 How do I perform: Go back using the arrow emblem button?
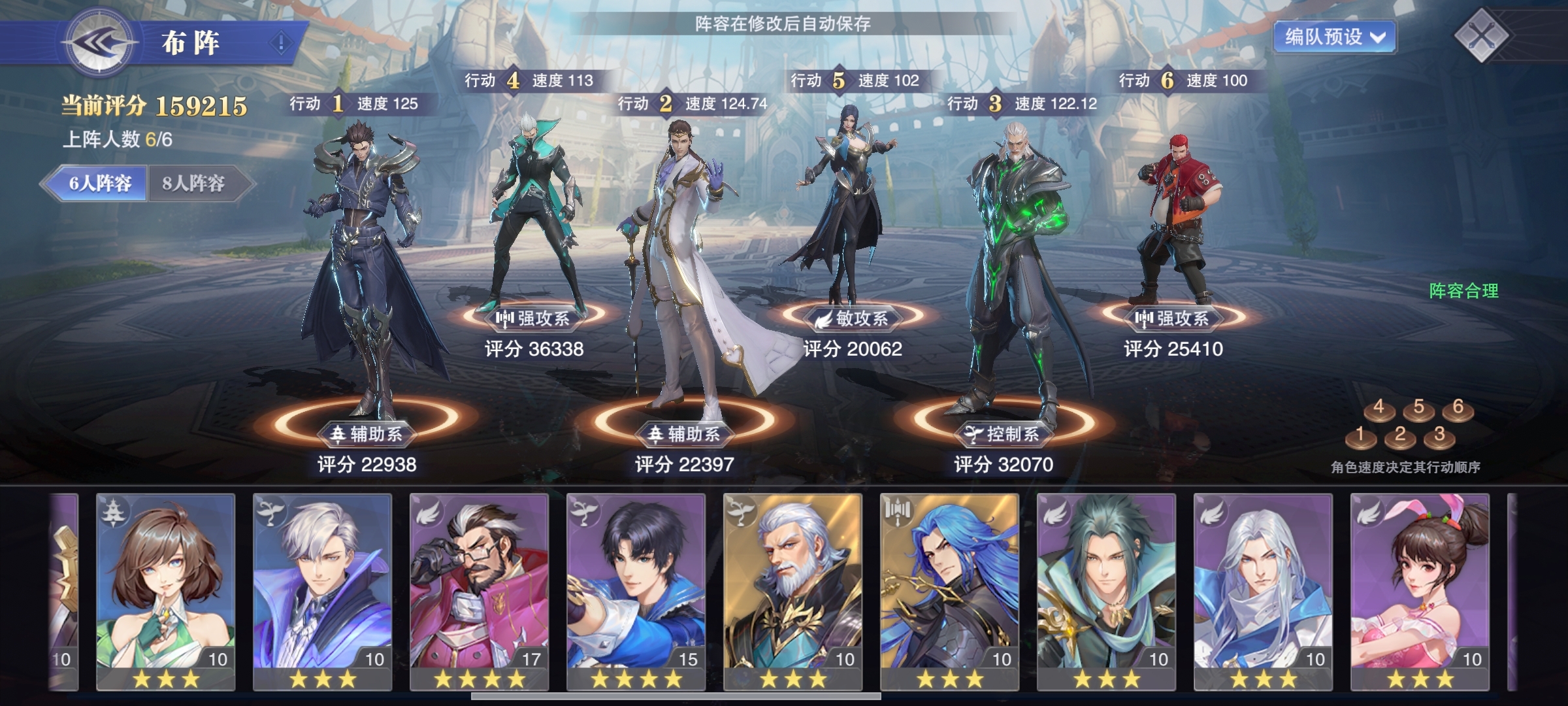pyautogui.click(x=99, y=44)
